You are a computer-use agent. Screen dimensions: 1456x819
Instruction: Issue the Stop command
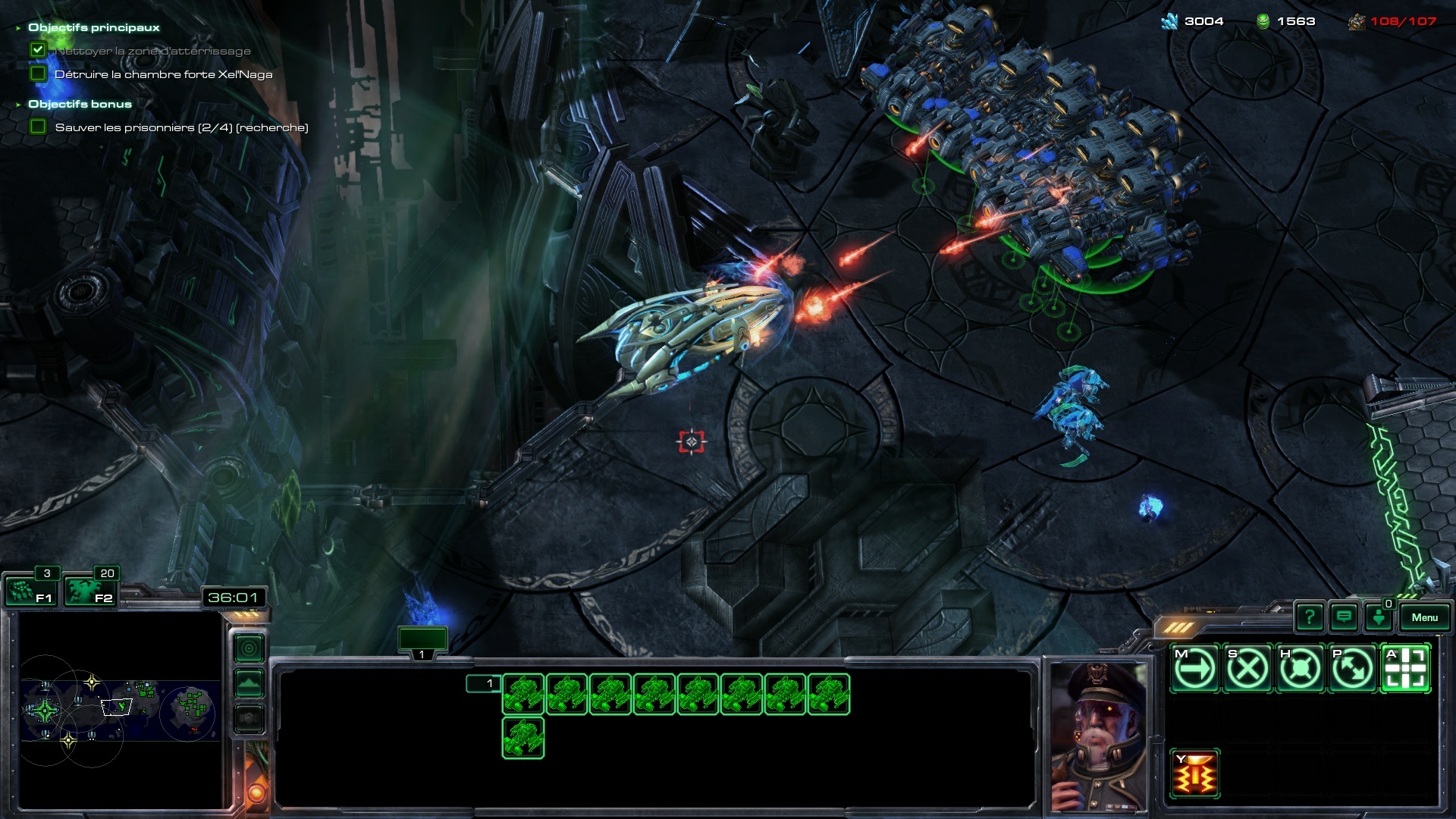click(x=1247, y=669)
